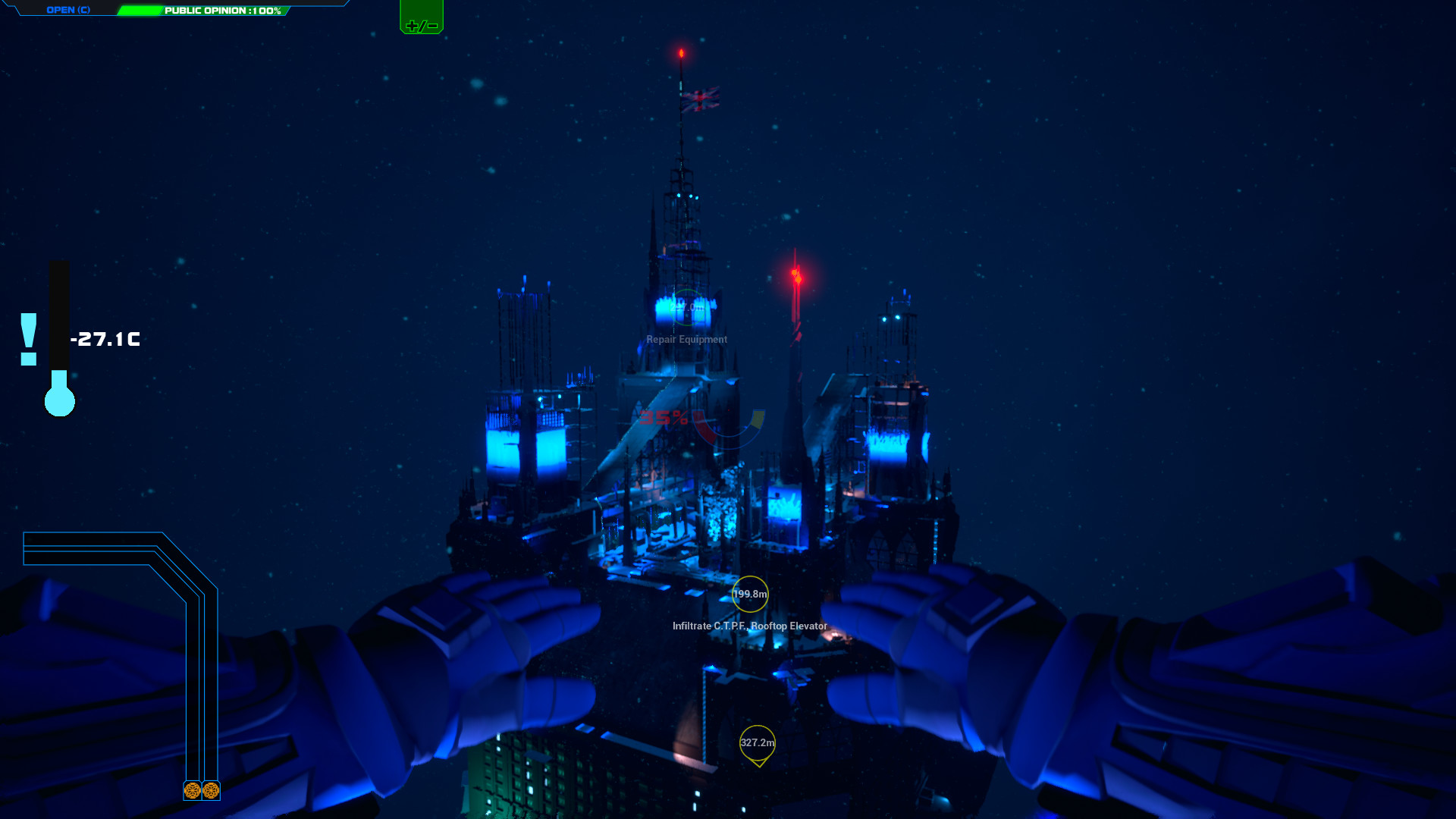This screenshot has height=819, width=1456.
Task: Select the Repair Equipment objective label
Action: pos(686,339)
